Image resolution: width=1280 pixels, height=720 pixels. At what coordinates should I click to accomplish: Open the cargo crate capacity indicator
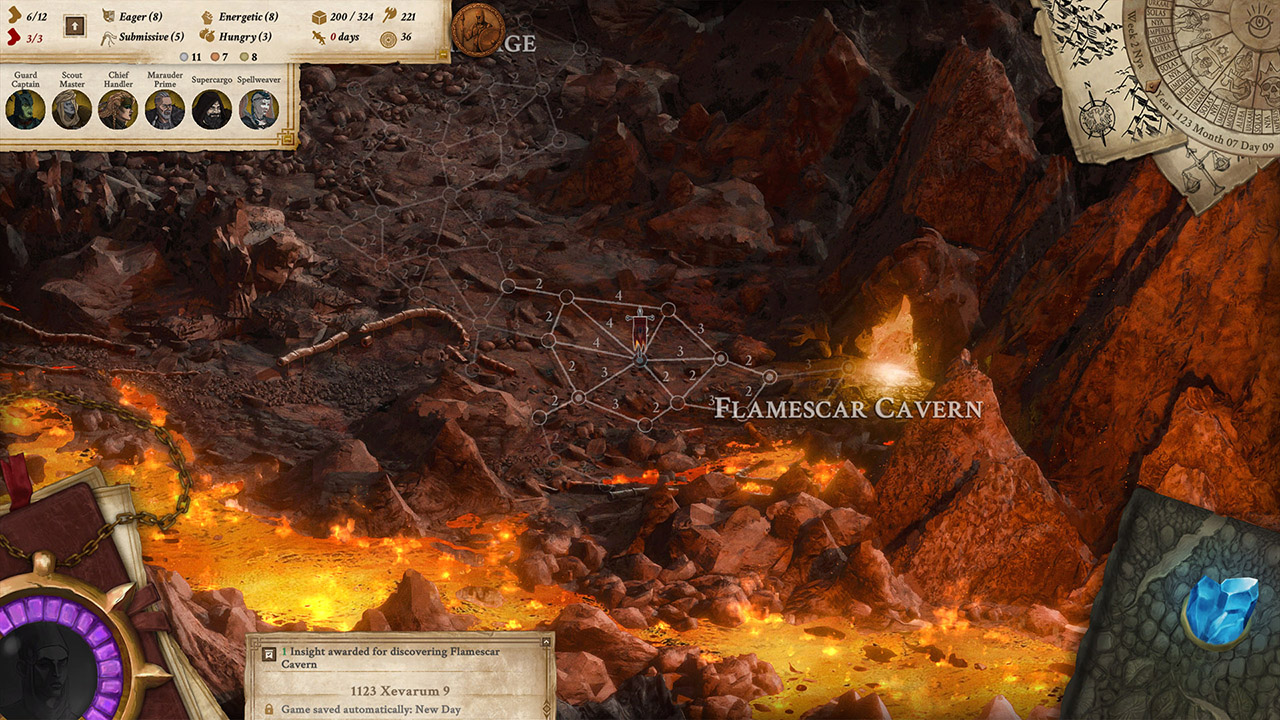click(319, 16)
